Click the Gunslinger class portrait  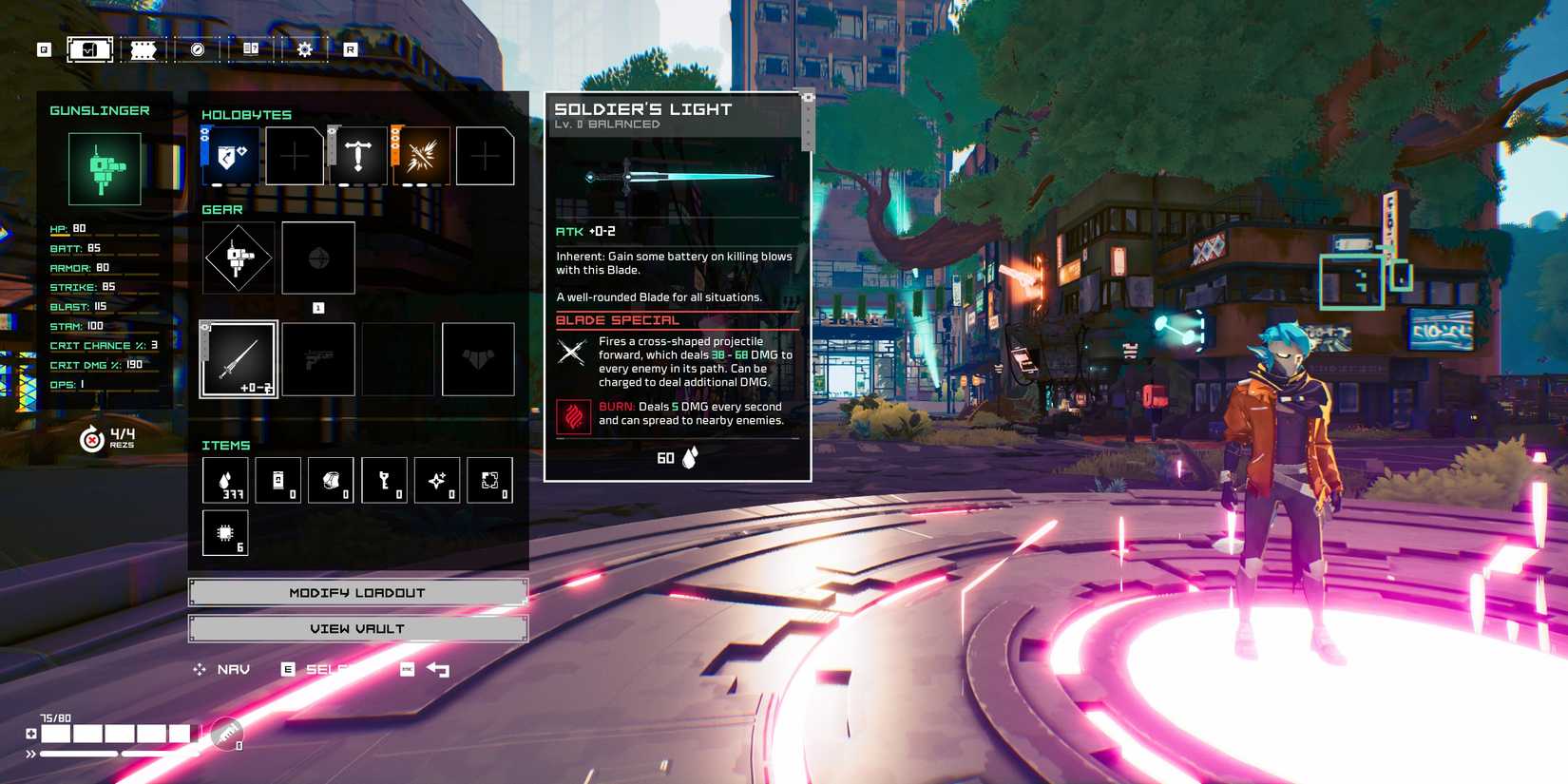(105, 169)
